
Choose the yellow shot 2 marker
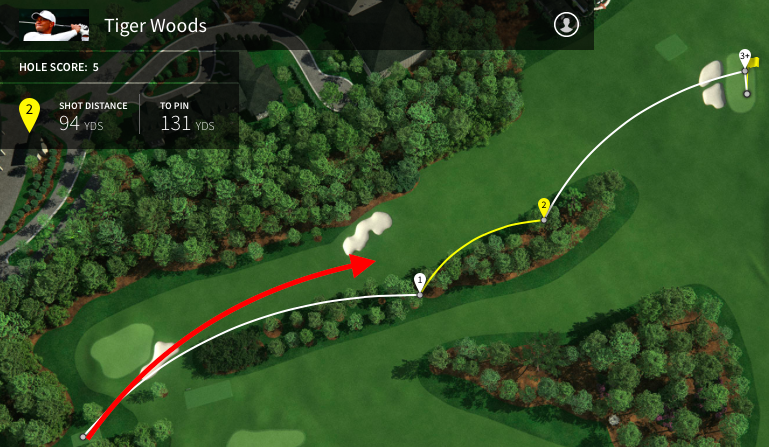(544, 206)
